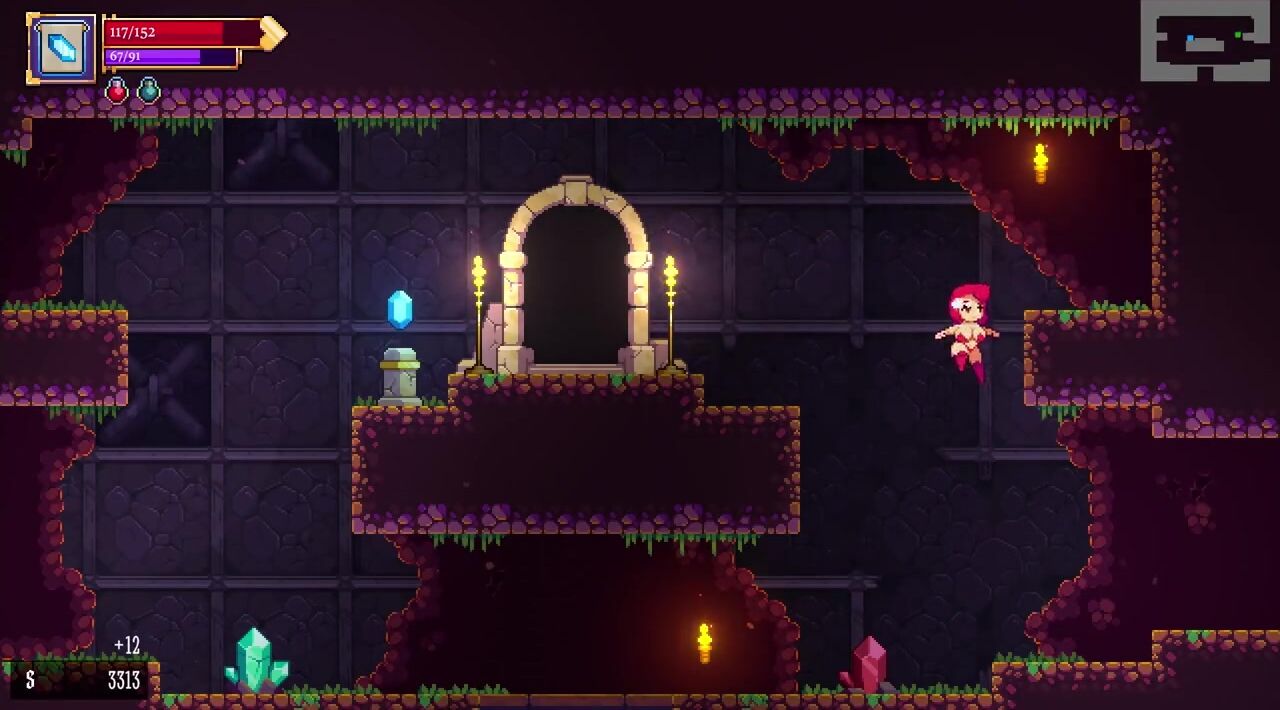Open the dungeon minimap
Screen dimensions: 1280x710
tap(1205, 41)
